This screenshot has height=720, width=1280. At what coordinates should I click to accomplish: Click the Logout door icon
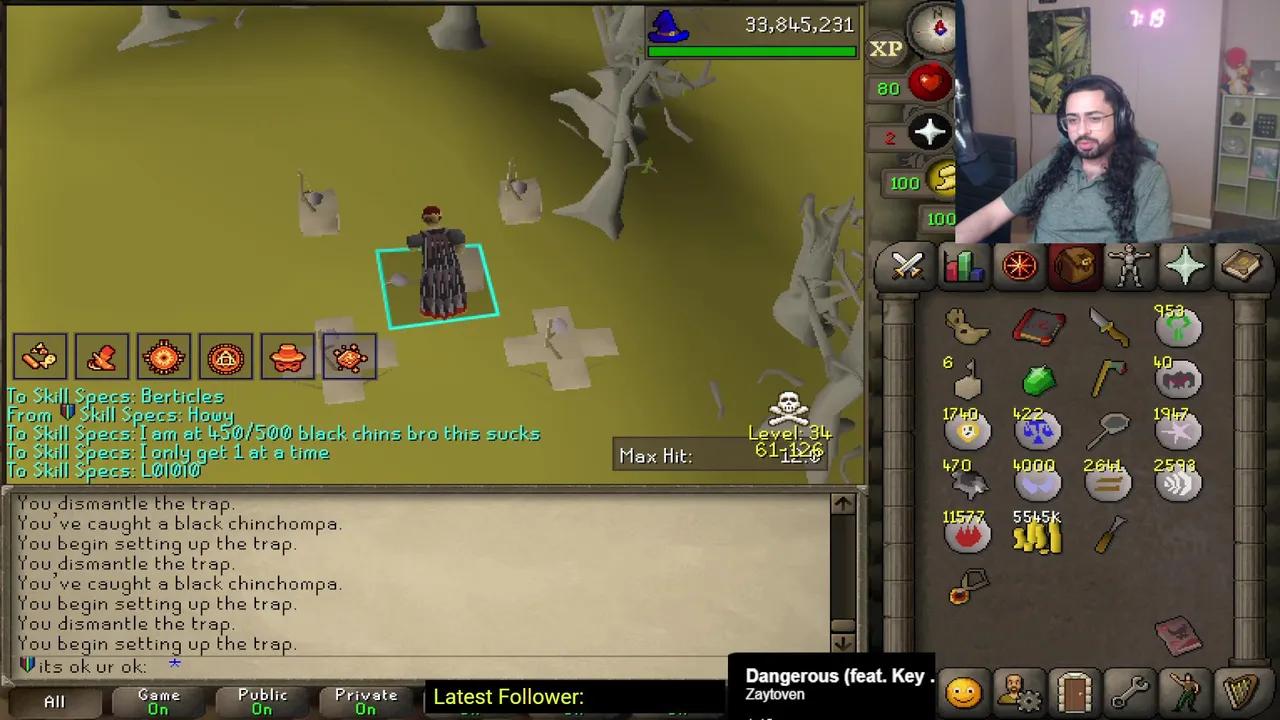(x=1073, y=690)
